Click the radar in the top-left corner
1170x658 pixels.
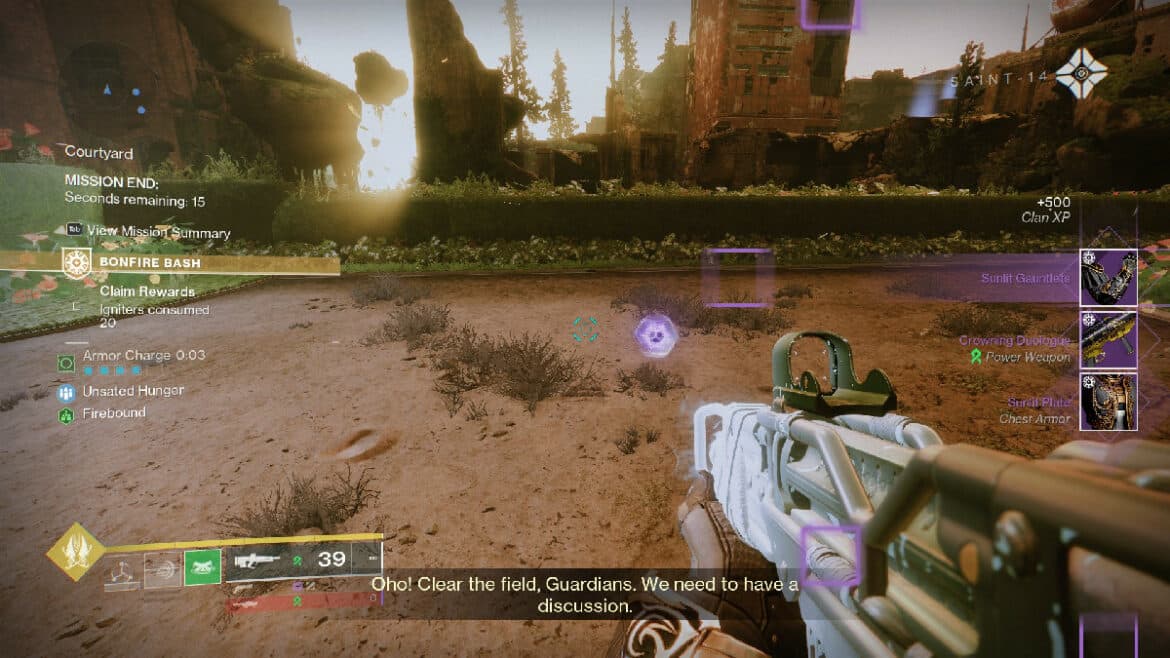point(108,91)
